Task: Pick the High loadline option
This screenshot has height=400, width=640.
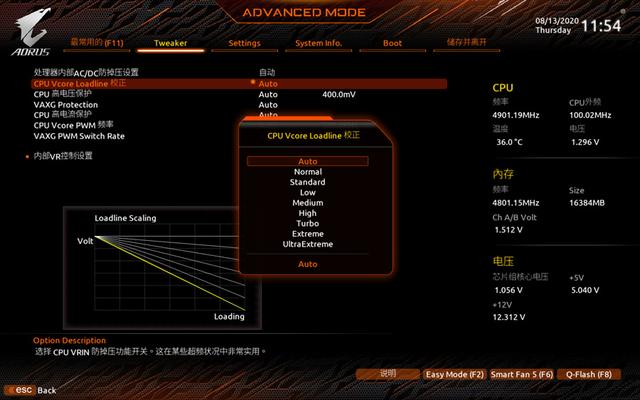Action: point(308,213)
